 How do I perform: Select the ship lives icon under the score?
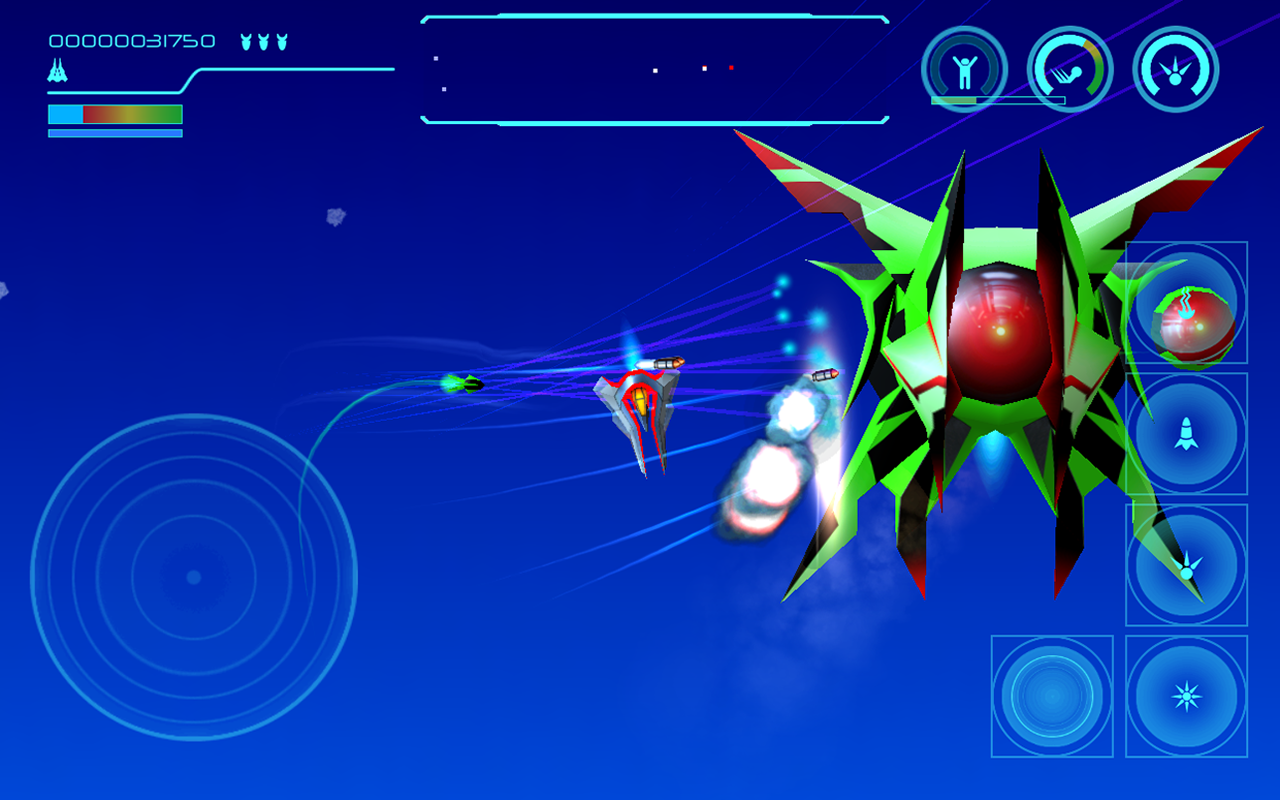pyautogui.click(x=57, y=72)
